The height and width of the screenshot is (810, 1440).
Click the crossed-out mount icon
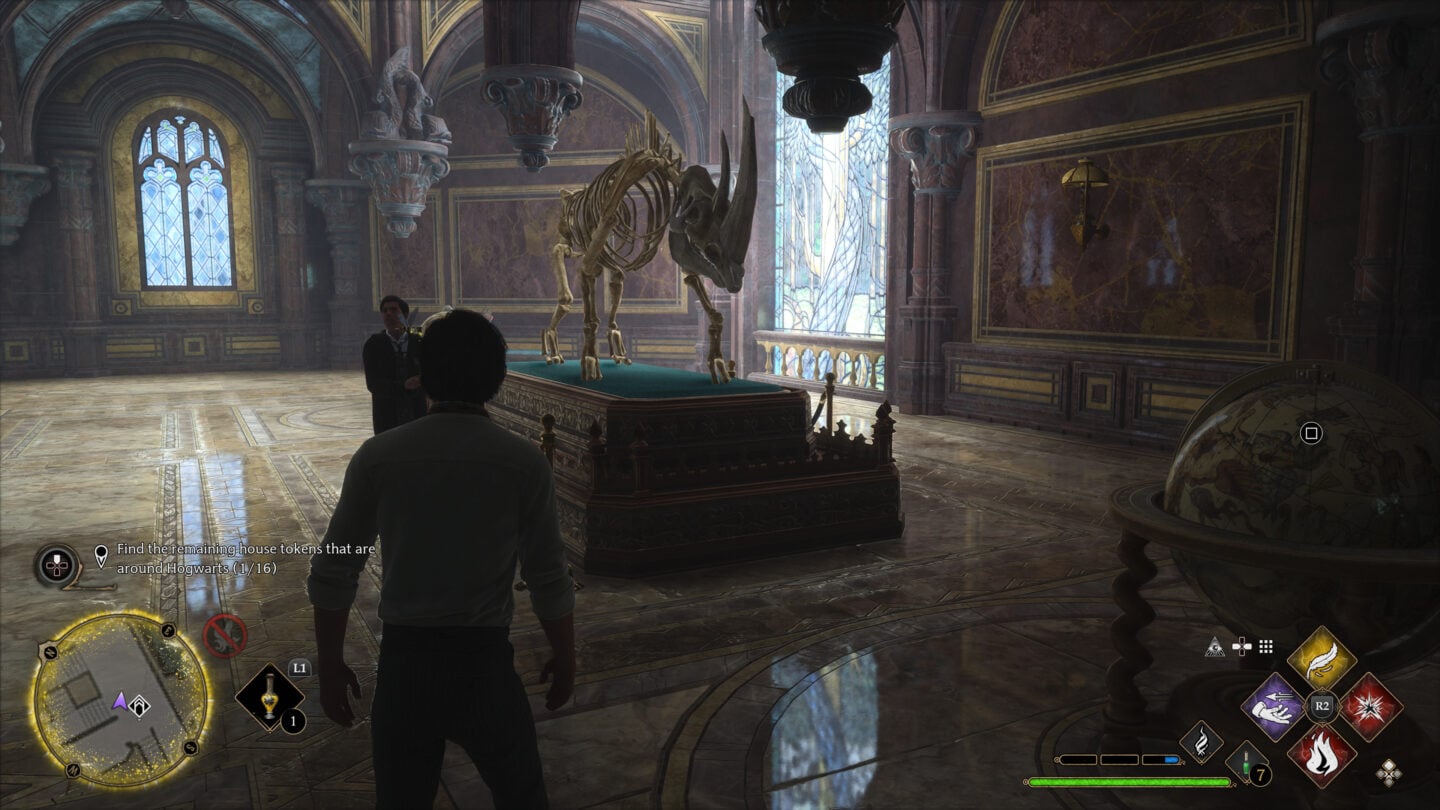tap(225, 636)
